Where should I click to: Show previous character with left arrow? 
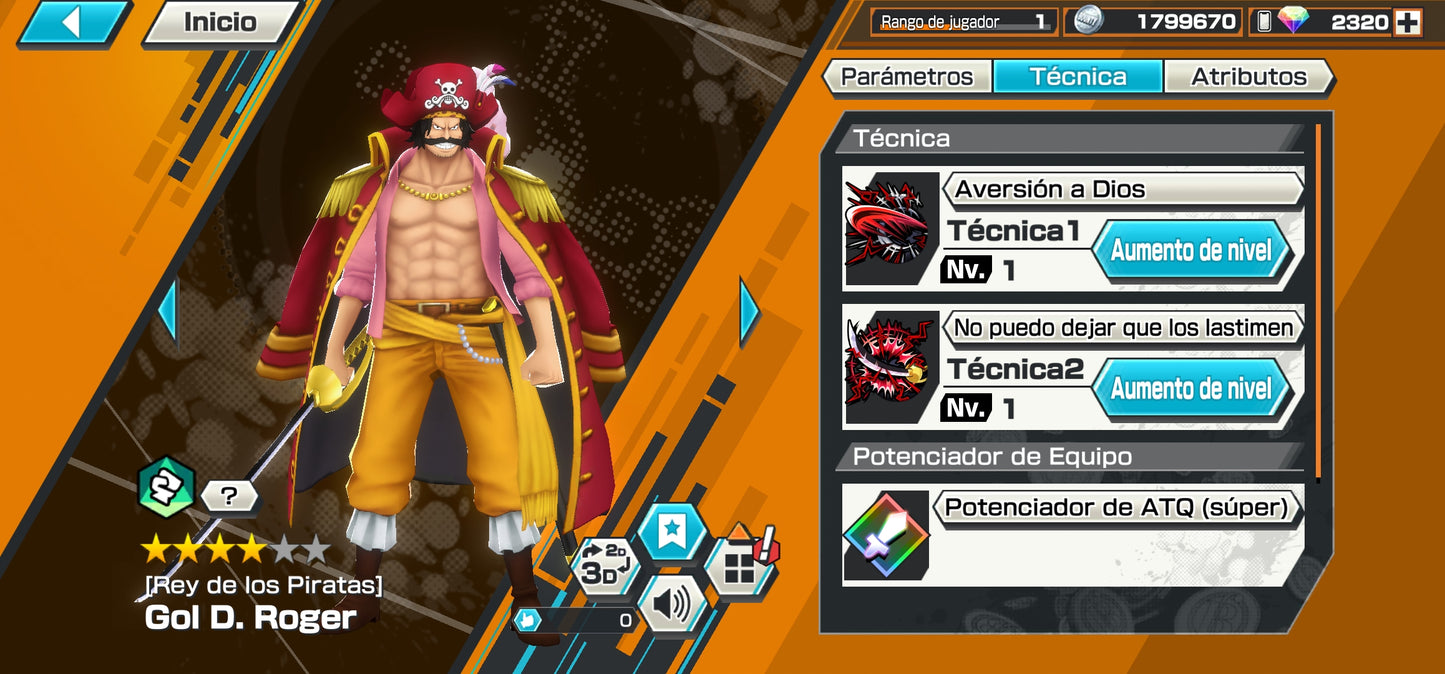point(167,312)
